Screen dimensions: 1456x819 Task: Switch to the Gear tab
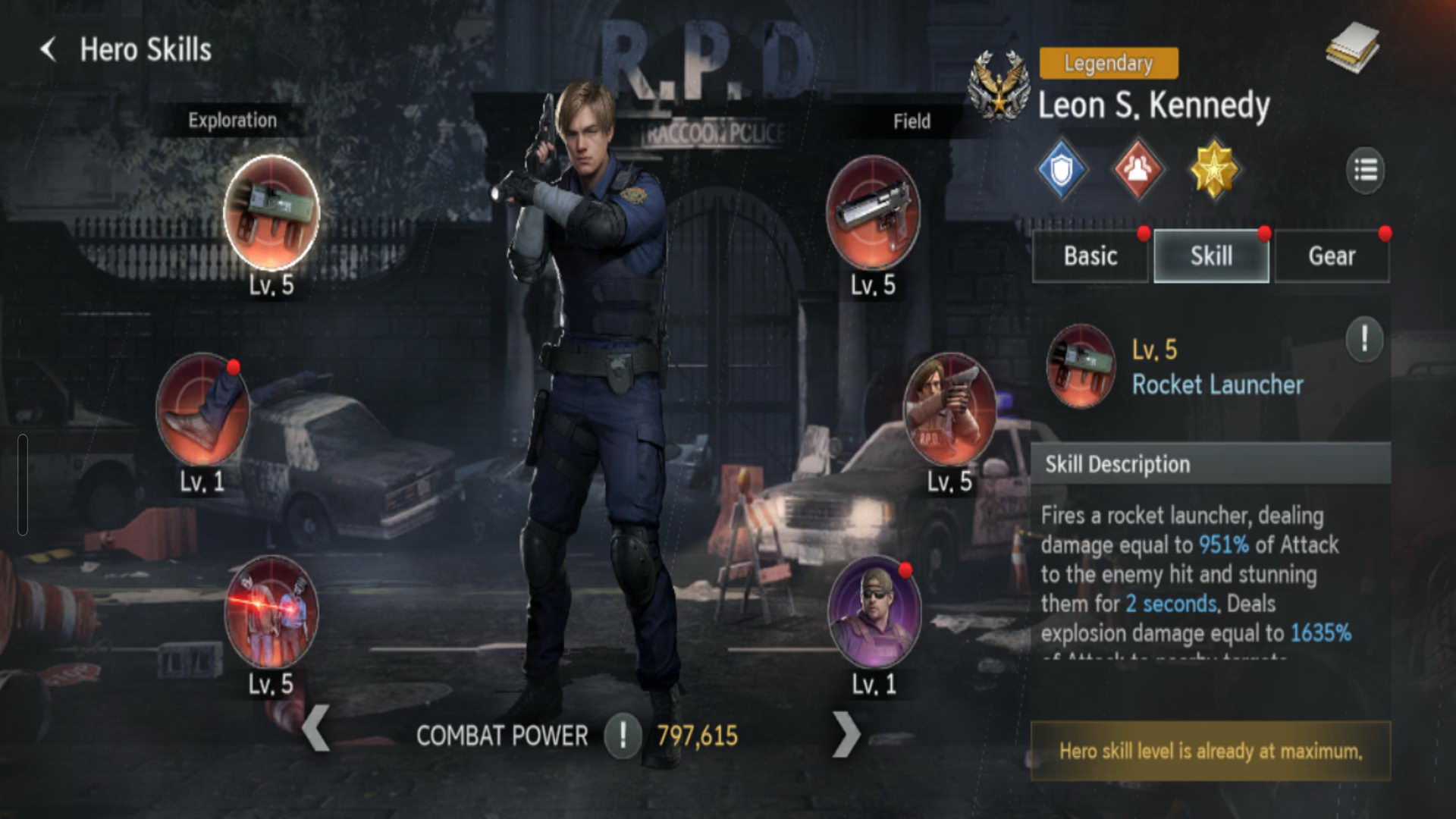pos(1332,256)
